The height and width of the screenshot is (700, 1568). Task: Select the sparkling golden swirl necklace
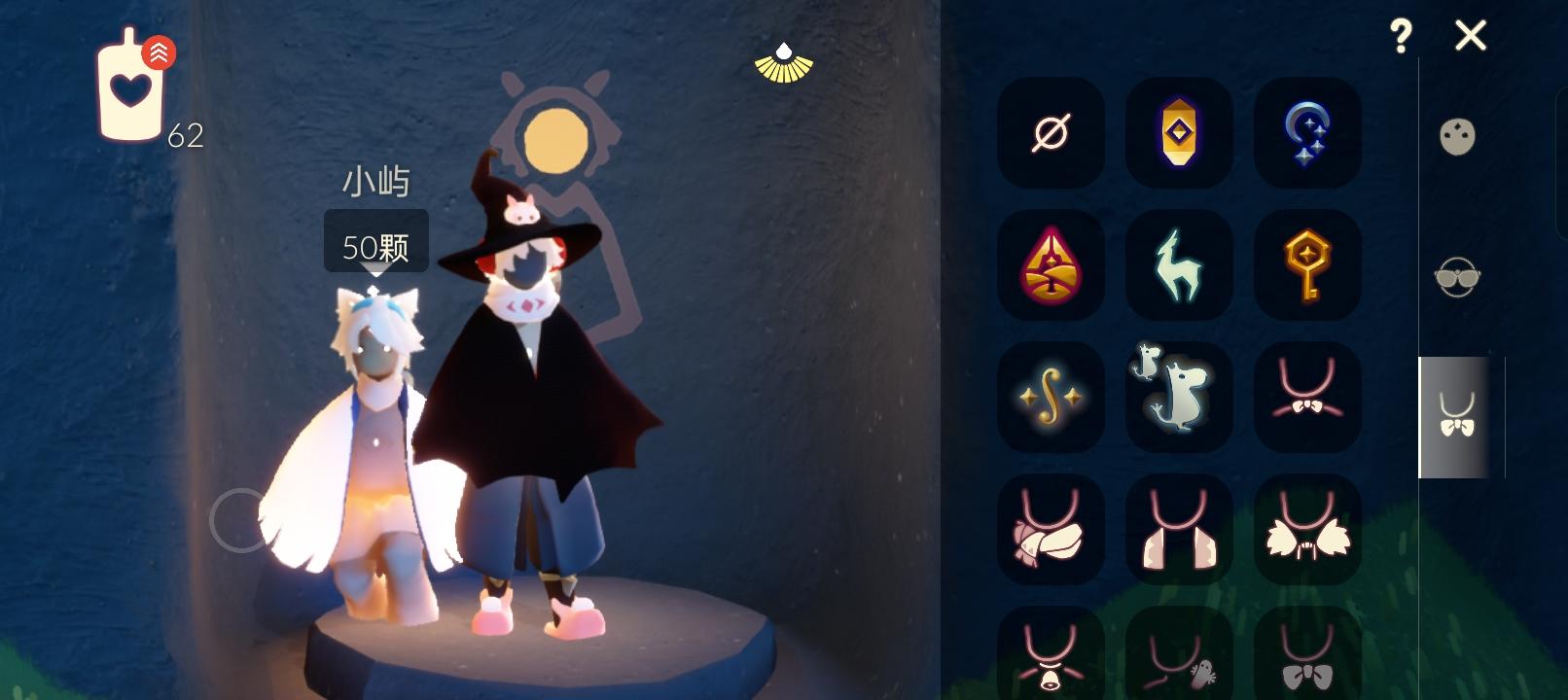click(1051, 399)
